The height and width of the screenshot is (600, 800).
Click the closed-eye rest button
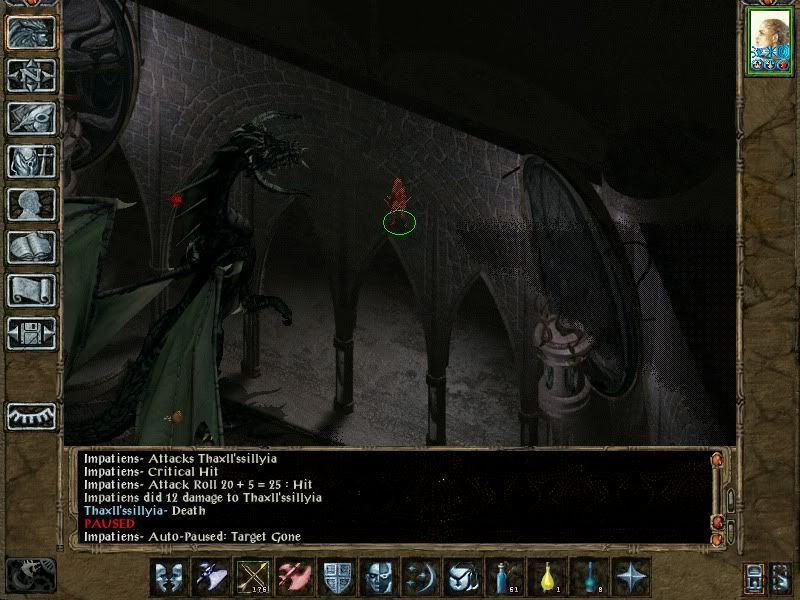(31, 414)
